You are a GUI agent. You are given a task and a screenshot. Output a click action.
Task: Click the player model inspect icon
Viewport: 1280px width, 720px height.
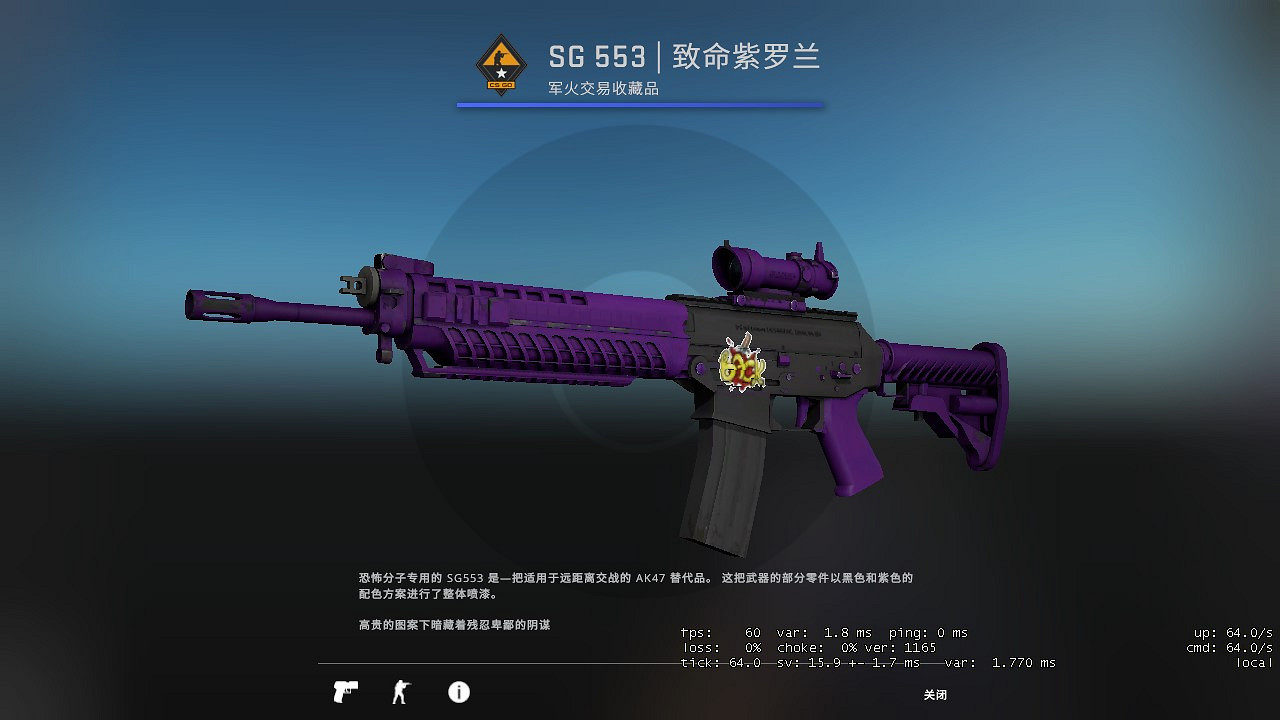tap(401, 691)
